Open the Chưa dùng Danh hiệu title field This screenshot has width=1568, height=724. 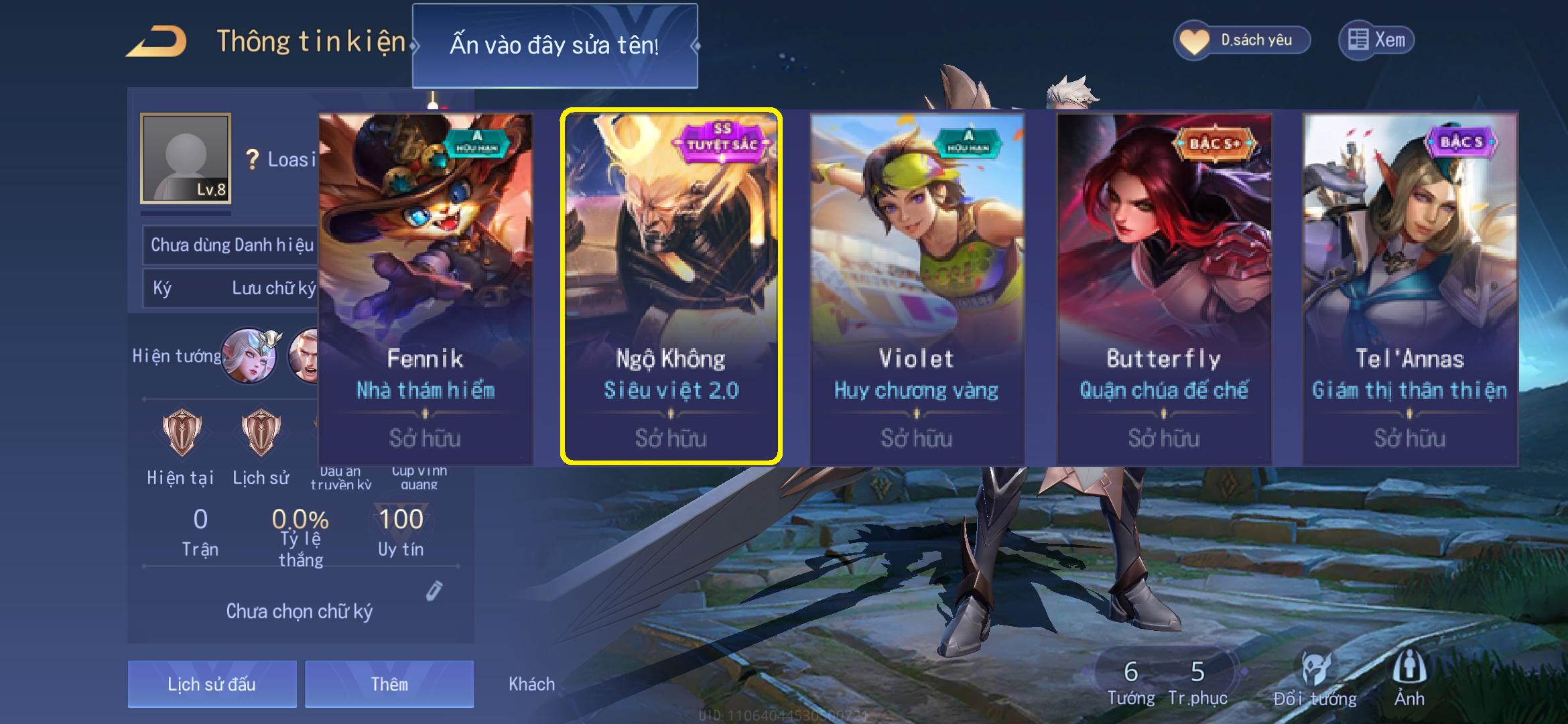(x=231, y=245)
